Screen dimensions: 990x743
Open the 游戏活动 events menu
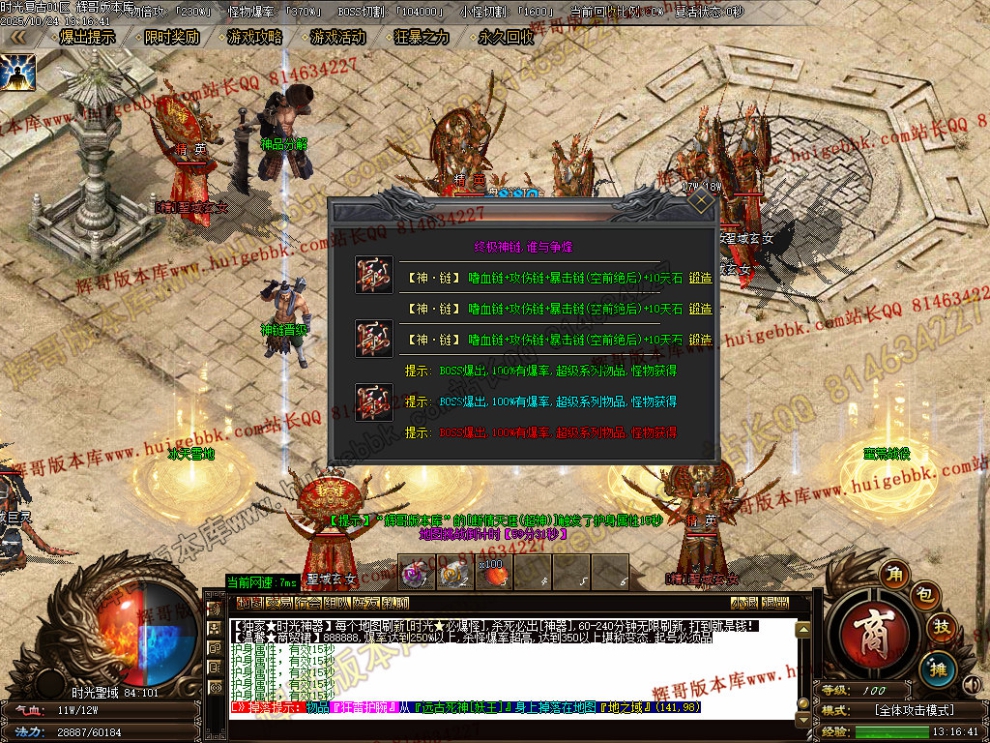[337, 37]
